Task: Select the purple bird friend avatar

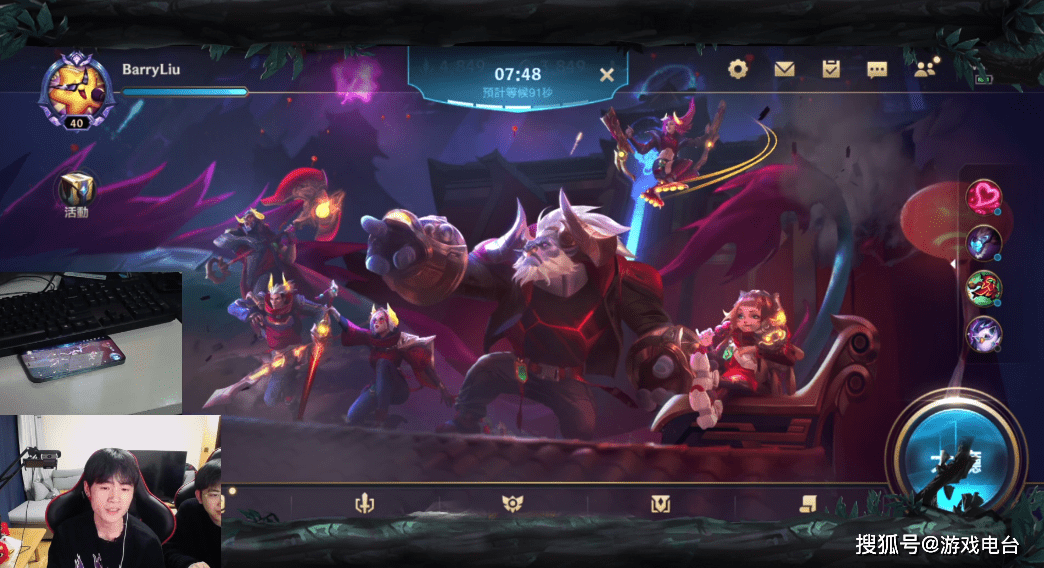Action: click(x=983, y=334)
